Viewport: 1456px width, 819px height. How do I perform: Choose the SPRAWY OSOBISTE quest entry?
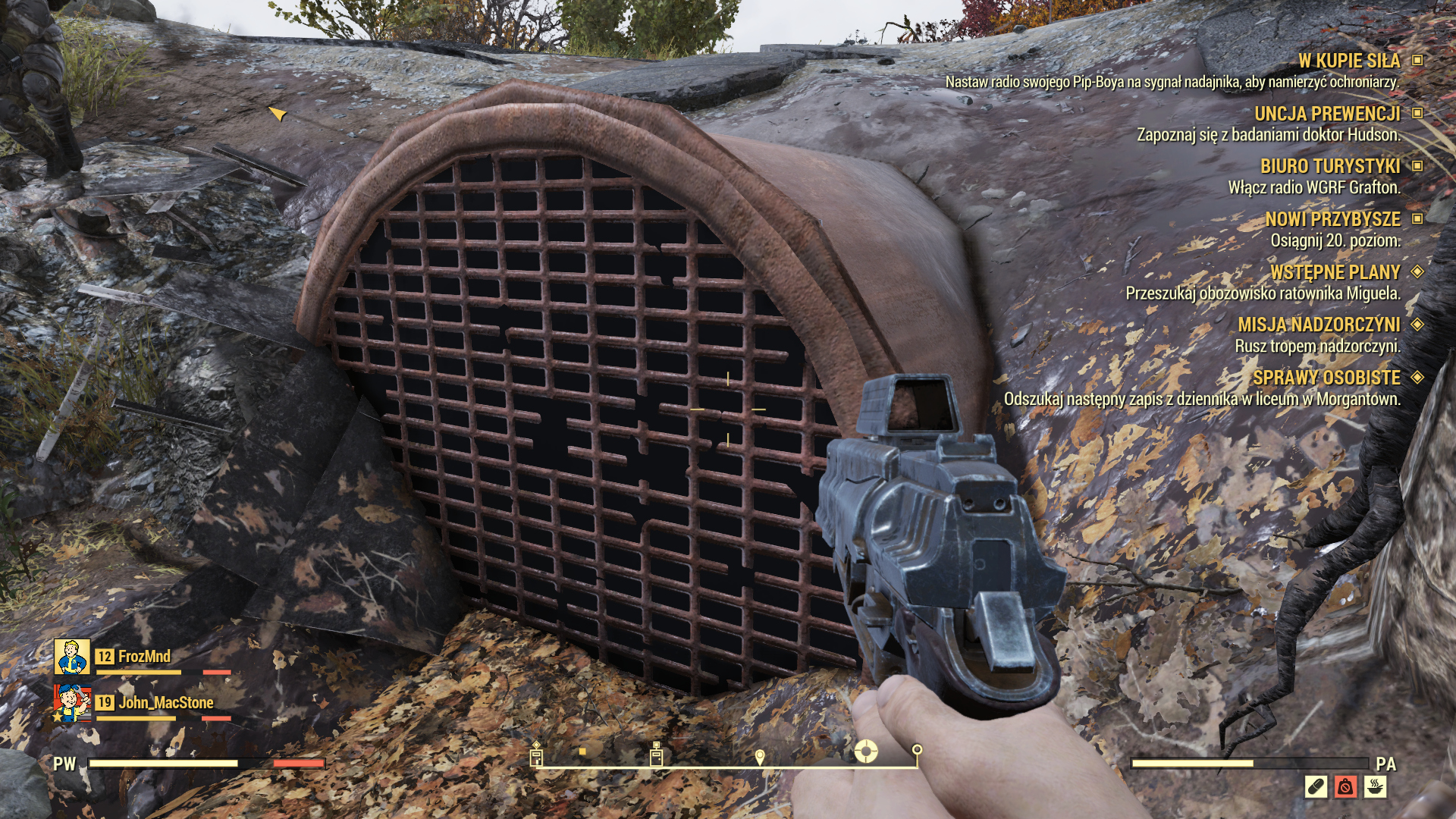(x=1326, y=378)
